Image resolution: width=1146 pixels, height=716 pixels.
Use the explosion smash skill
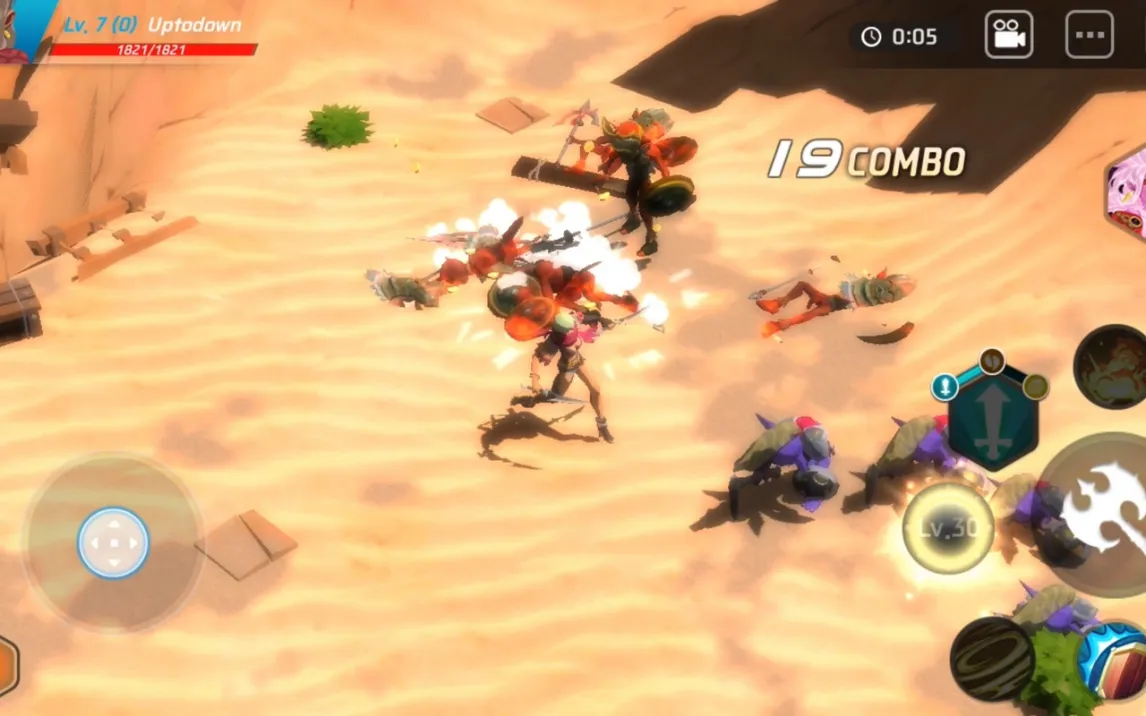(x=1112, y=366)
